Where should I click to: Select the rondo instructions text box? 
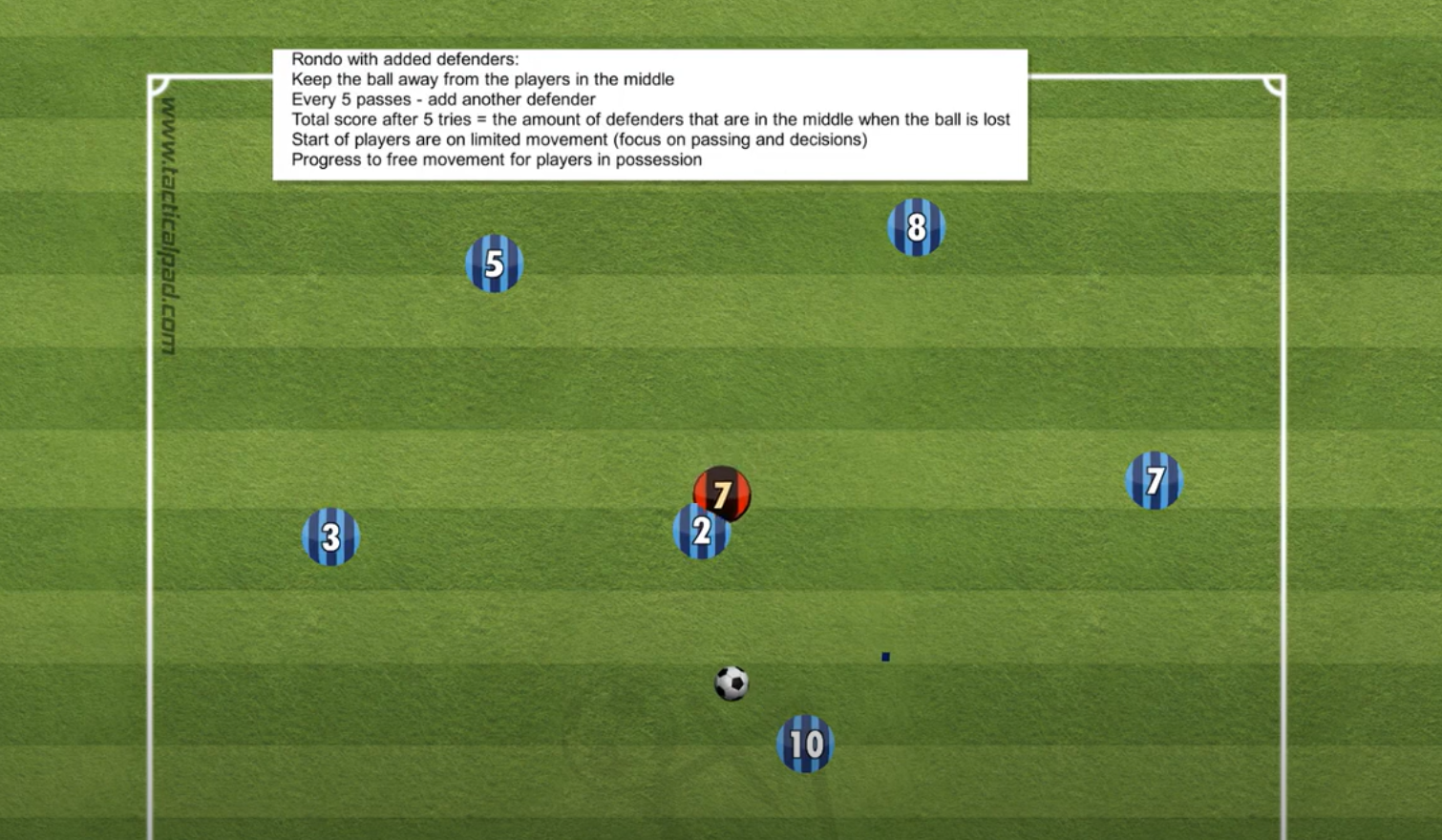[x=649, y=115]
